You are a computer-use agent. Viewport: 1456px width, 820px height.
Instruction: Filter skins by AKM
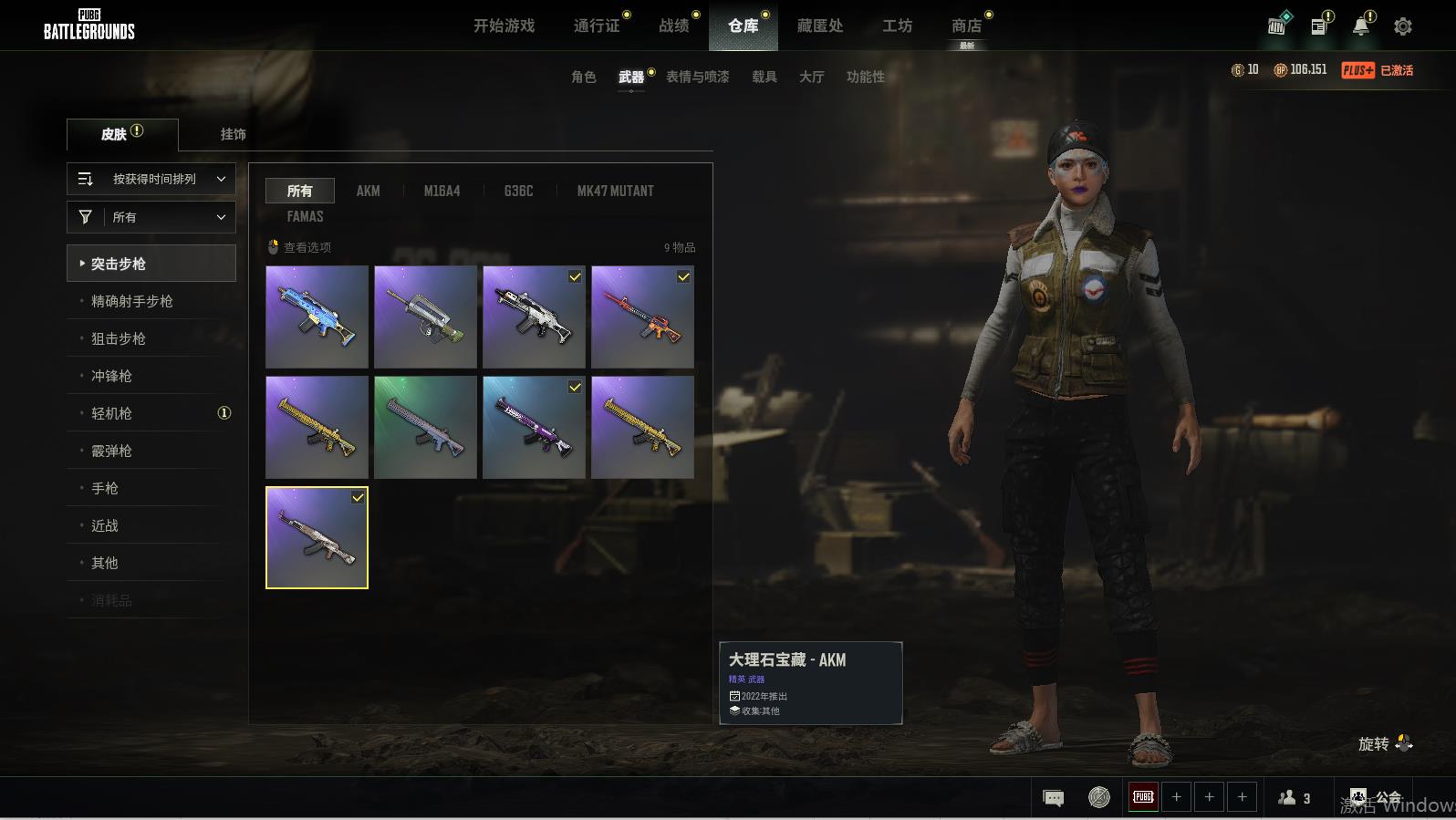[368, 191]
